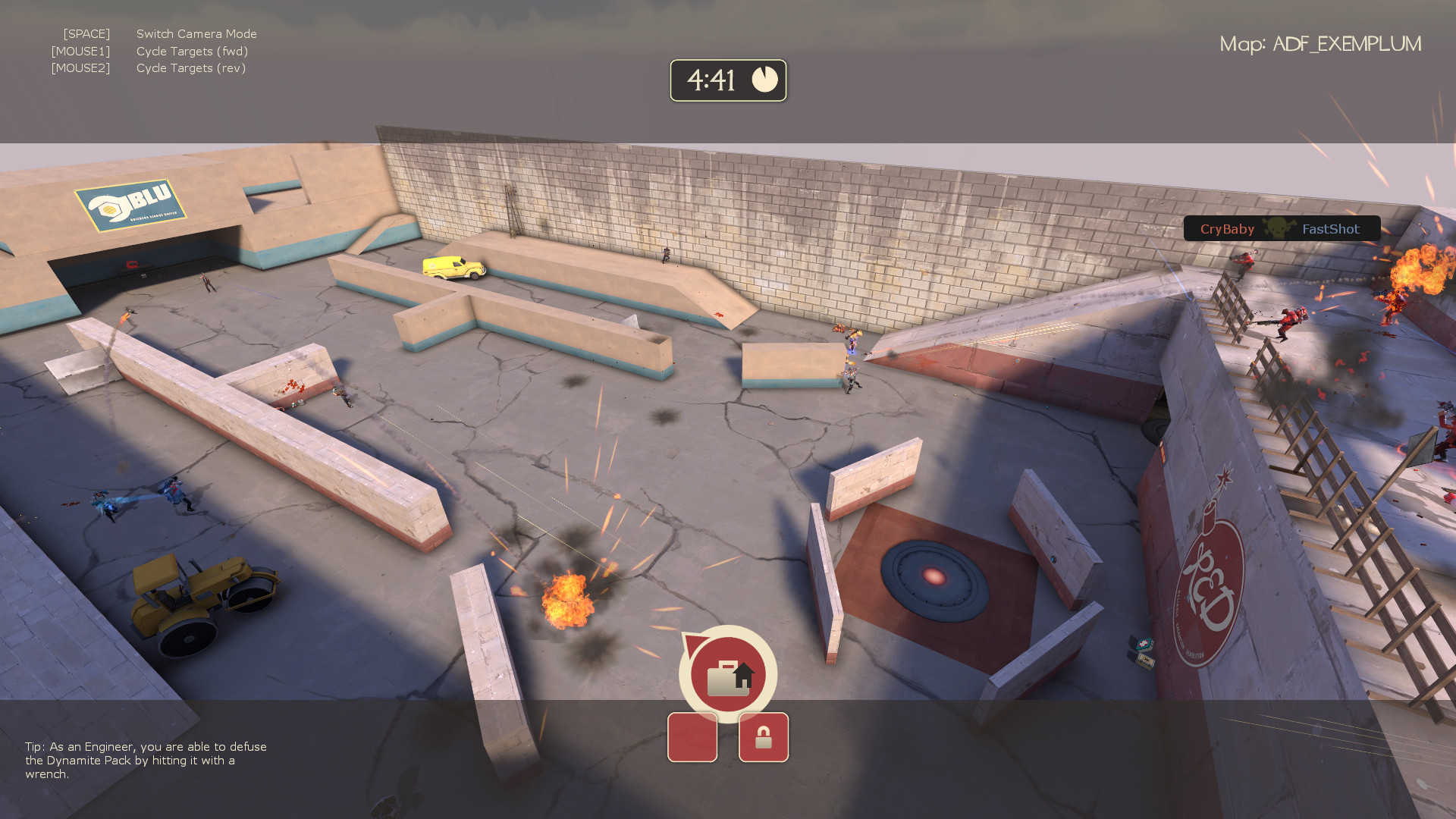
Task: Toggle the padlock lock button
Action: [x=763, y=737]
